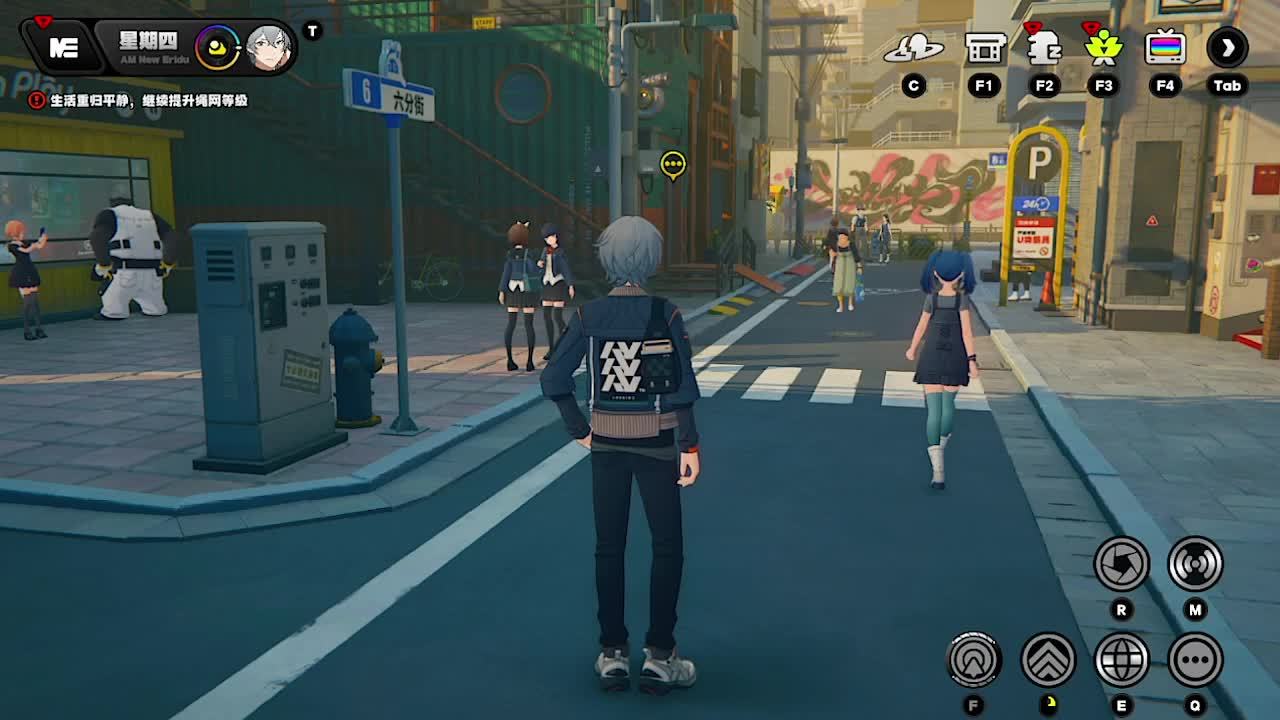Open the globe button above E
This screenshot has height=720, width=1280.
pyautogui.click(x=1121, y=660)
